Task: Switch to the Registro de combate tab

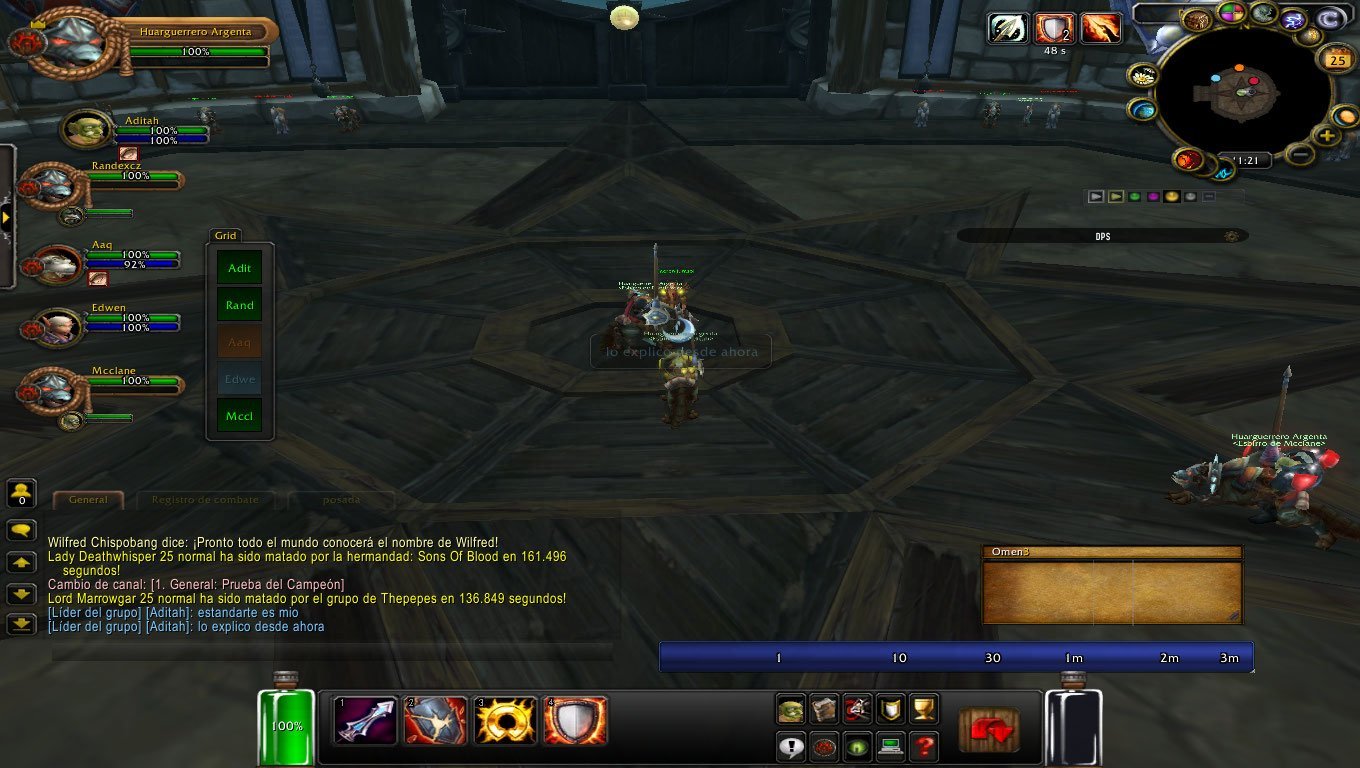Action: point(205,500)
